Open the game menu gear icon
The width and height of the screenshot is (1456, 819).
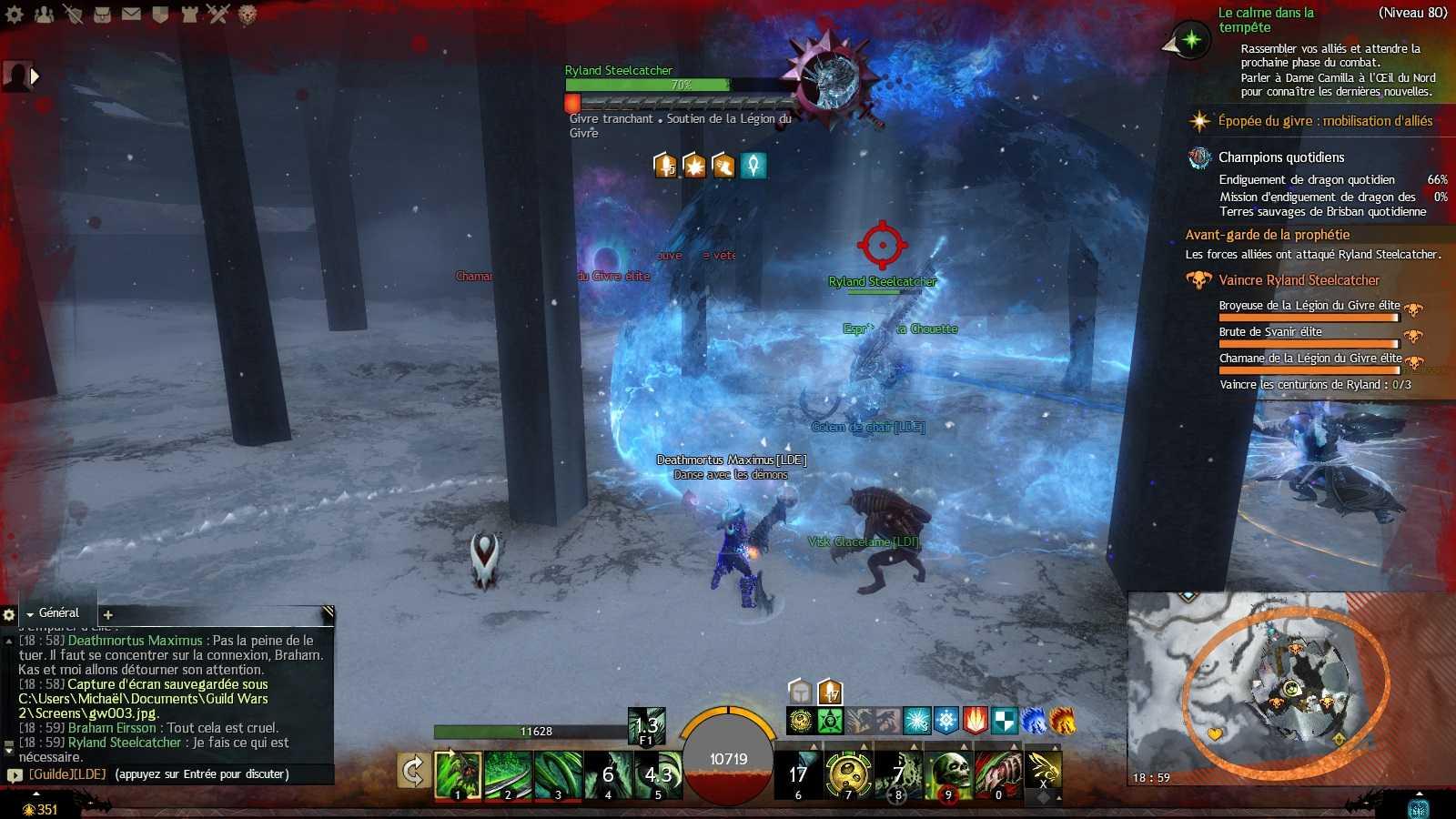[15, 14]
